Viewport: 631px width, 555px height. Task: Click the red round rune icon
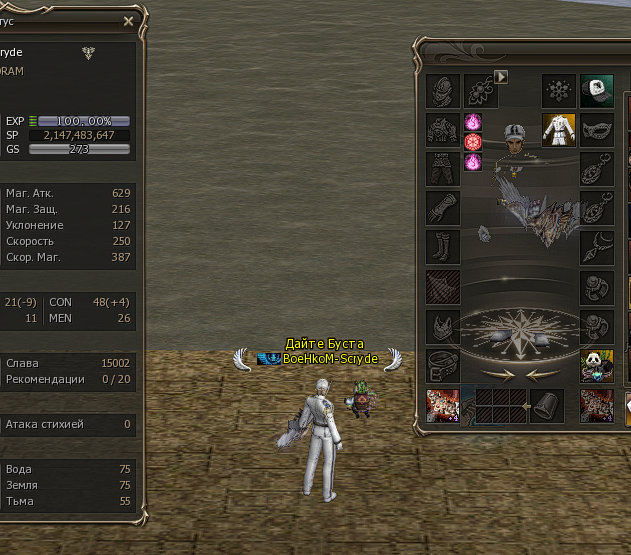(x=474, y=142)
